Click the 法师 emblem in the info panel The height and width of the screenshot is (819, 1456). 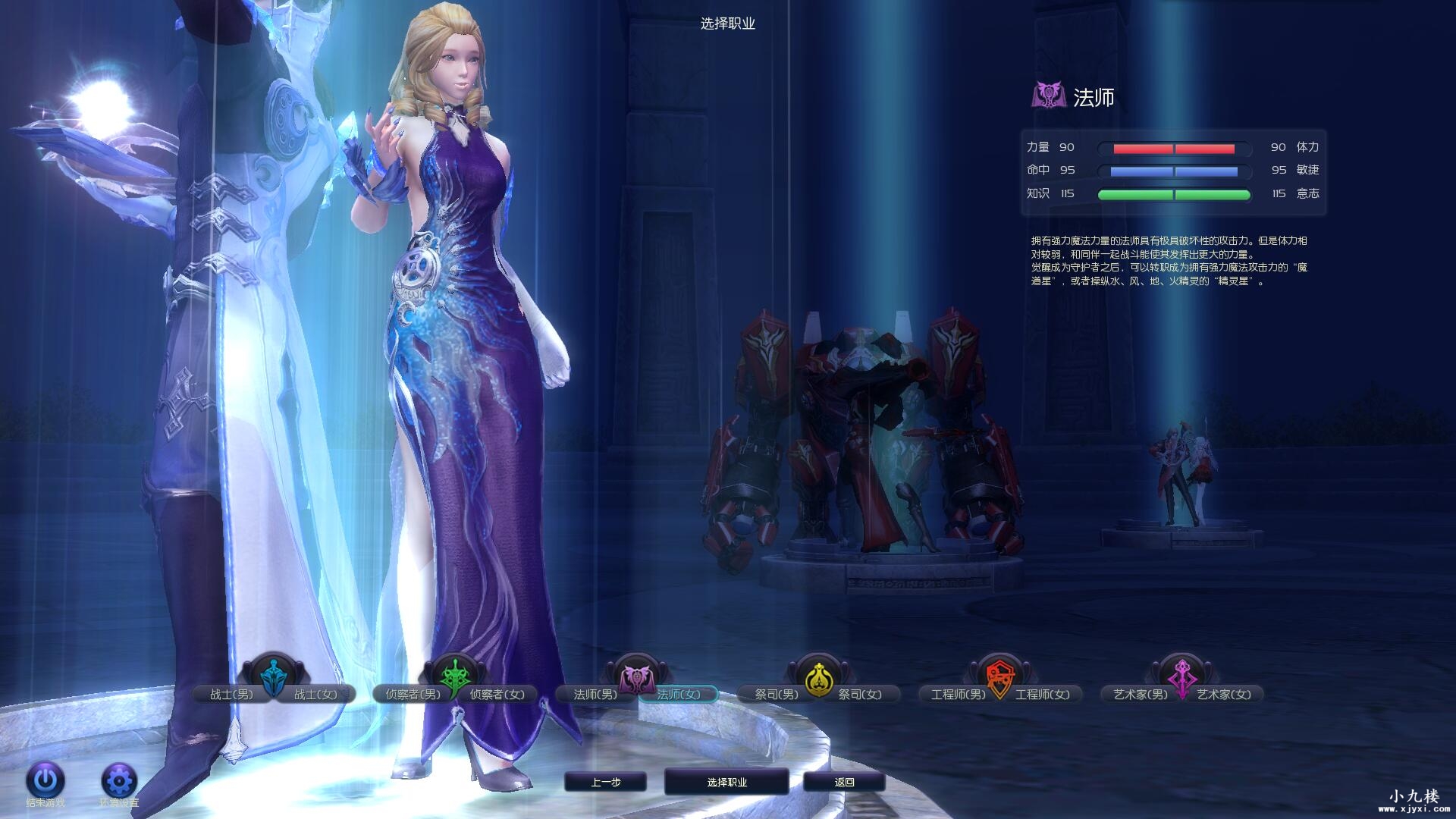click(1050, 96)
